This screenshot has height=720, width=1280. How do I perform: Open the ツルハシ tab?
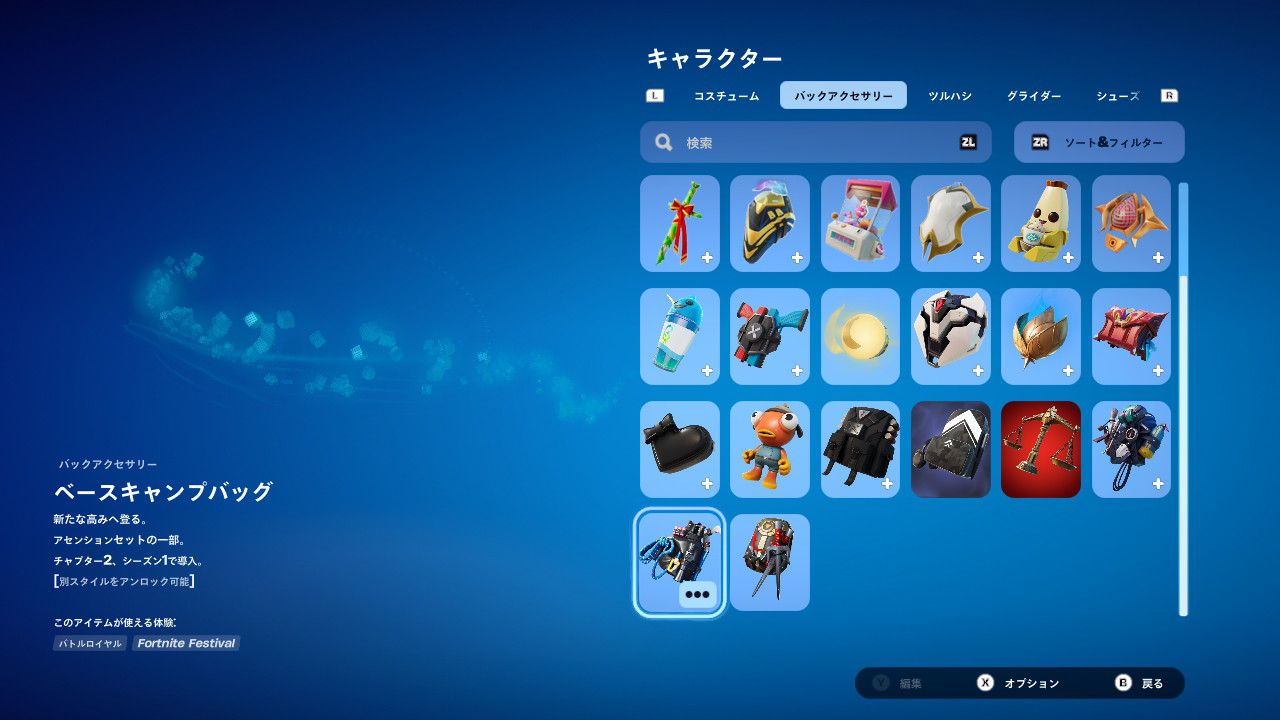(949, 96)
